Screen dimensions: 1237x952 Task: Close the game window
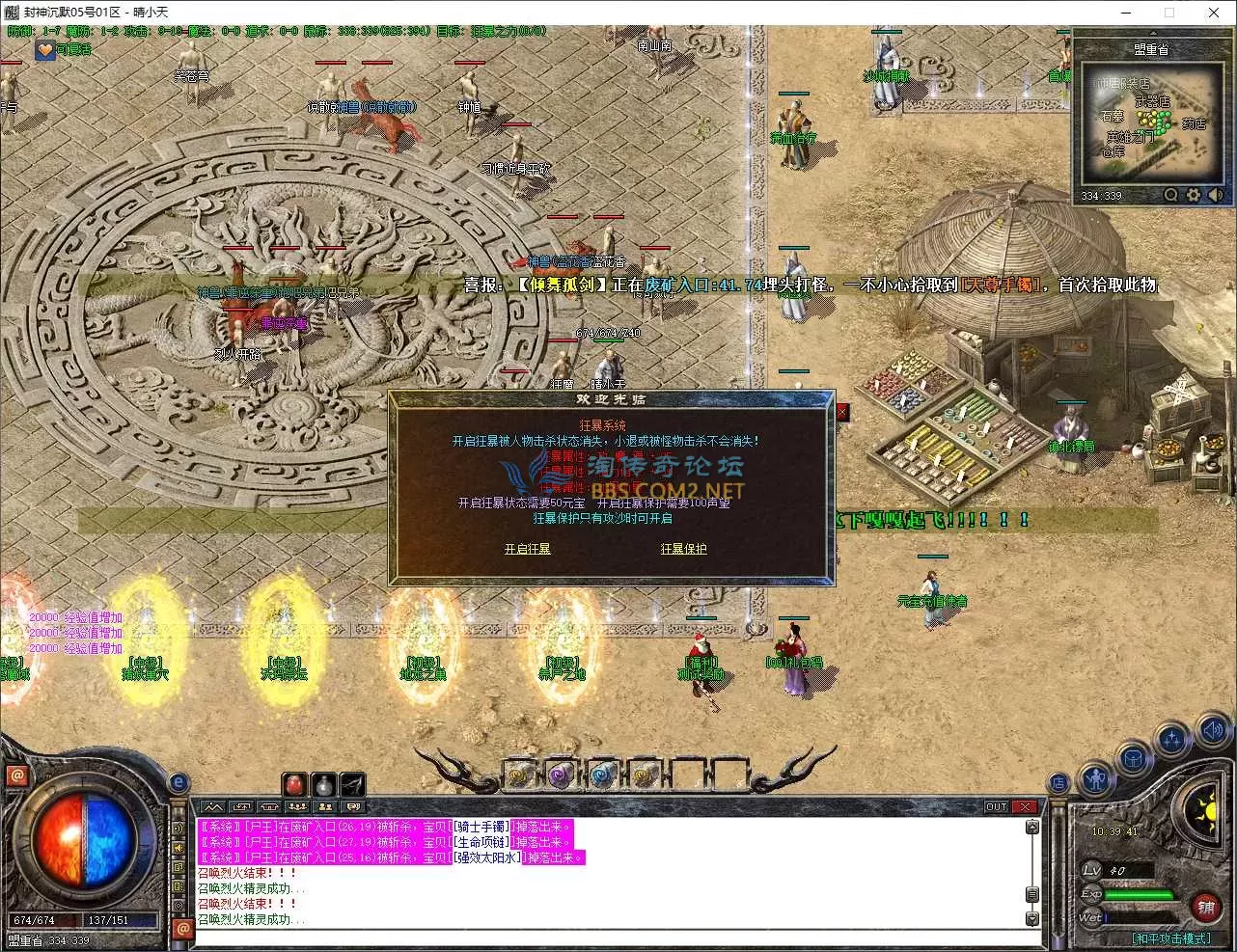tap(1214, 13)
